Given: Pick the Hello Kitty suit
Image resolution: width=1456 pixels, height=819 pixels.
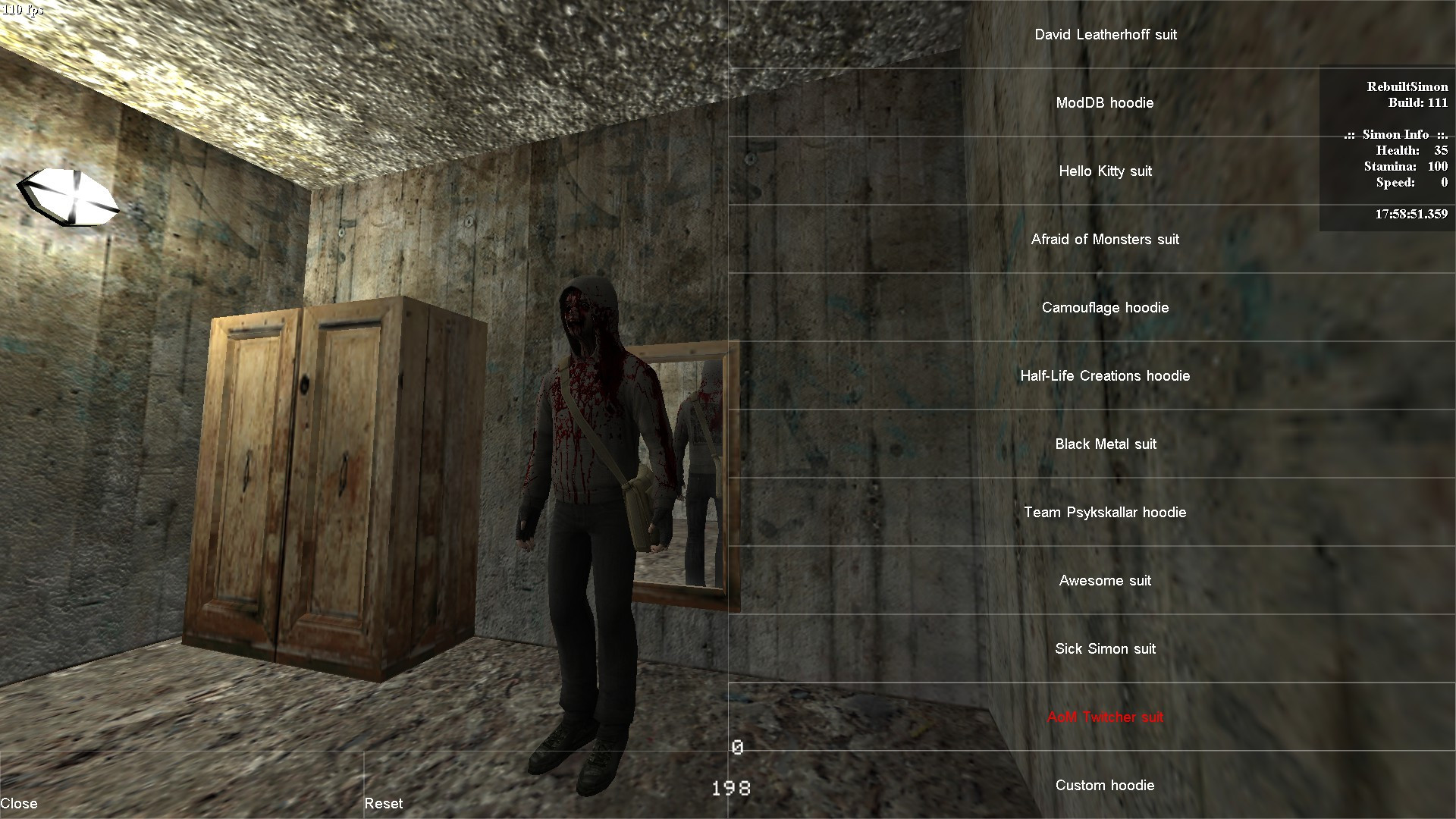Looking at the screenshot, I should point(1105,171).
